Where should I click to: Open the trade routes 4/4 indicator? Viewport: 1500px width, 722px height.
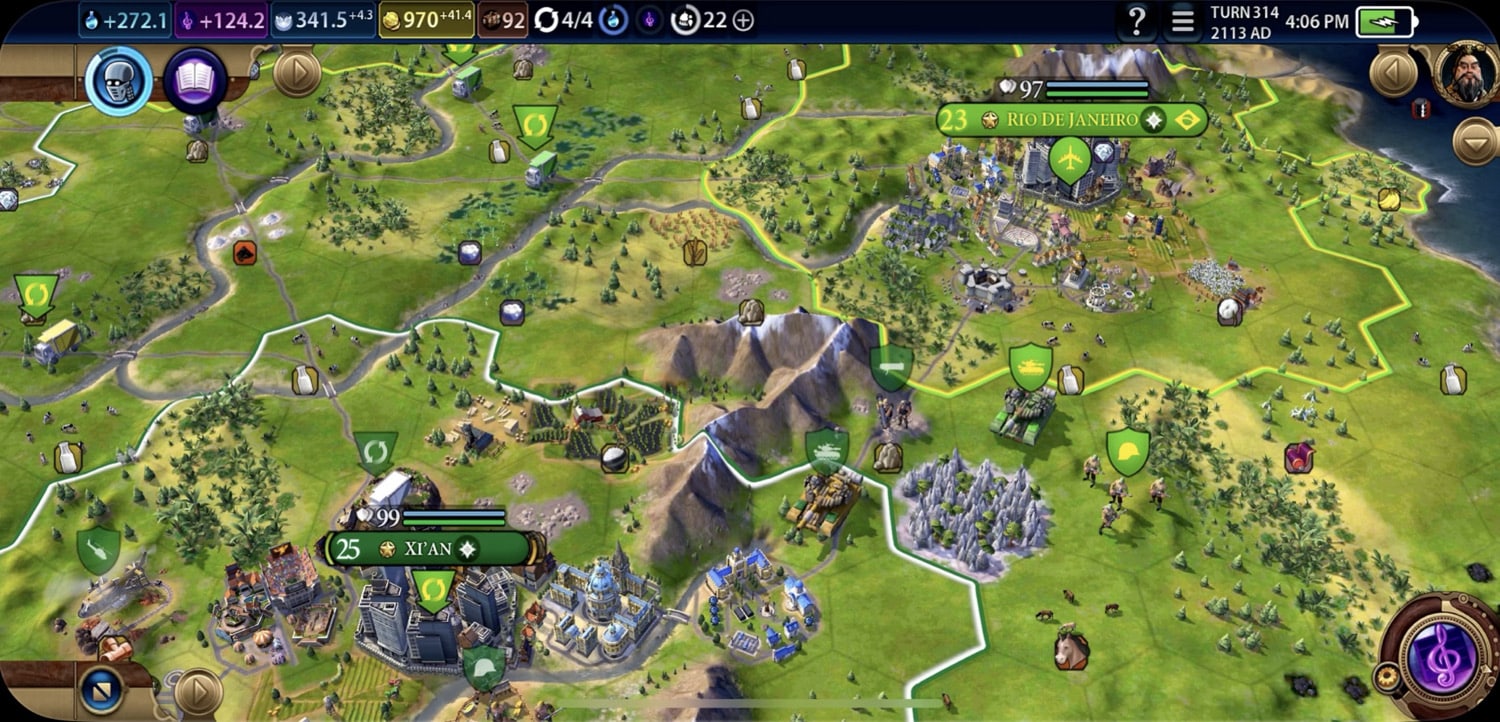[x=564, y=20]
